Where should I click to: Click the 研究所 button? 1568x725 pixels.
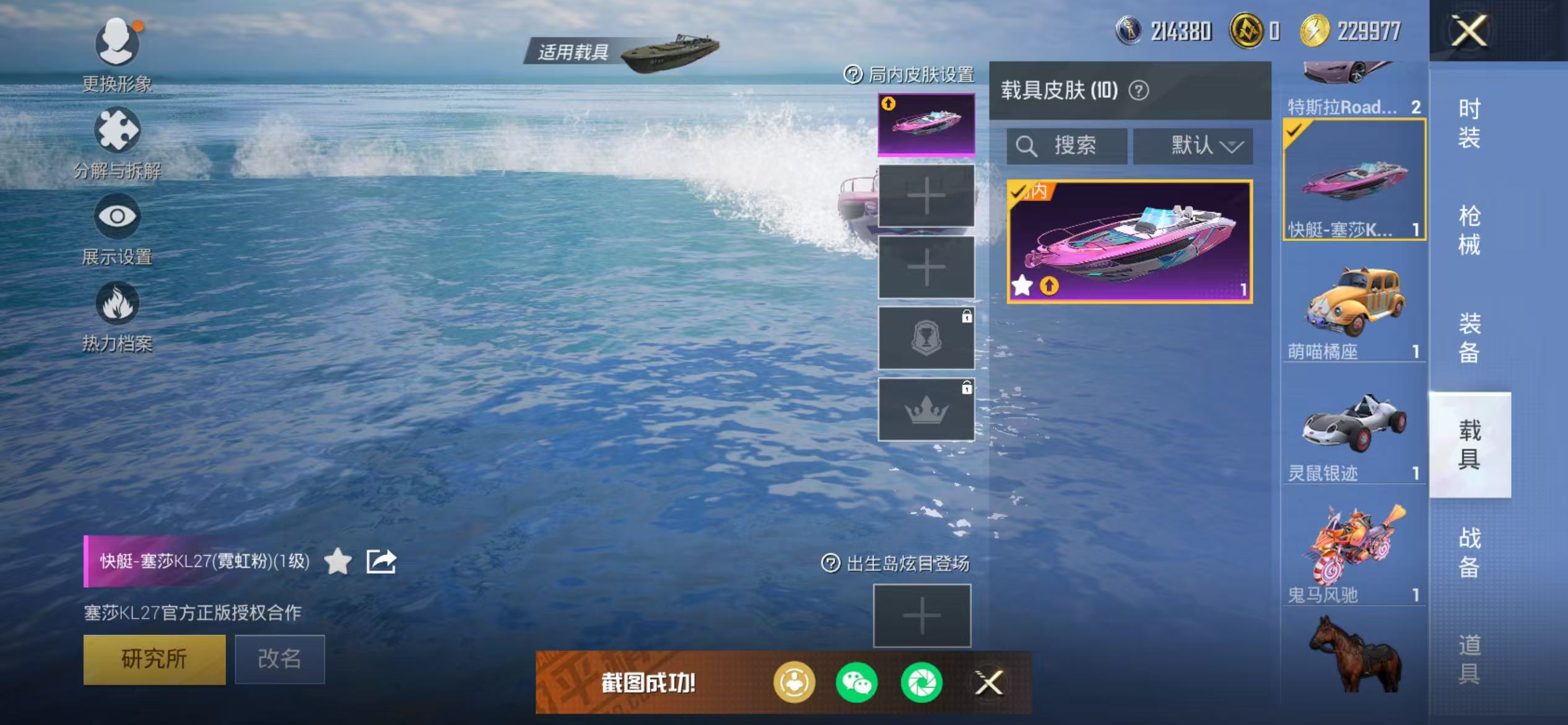[x=154, y=659]
